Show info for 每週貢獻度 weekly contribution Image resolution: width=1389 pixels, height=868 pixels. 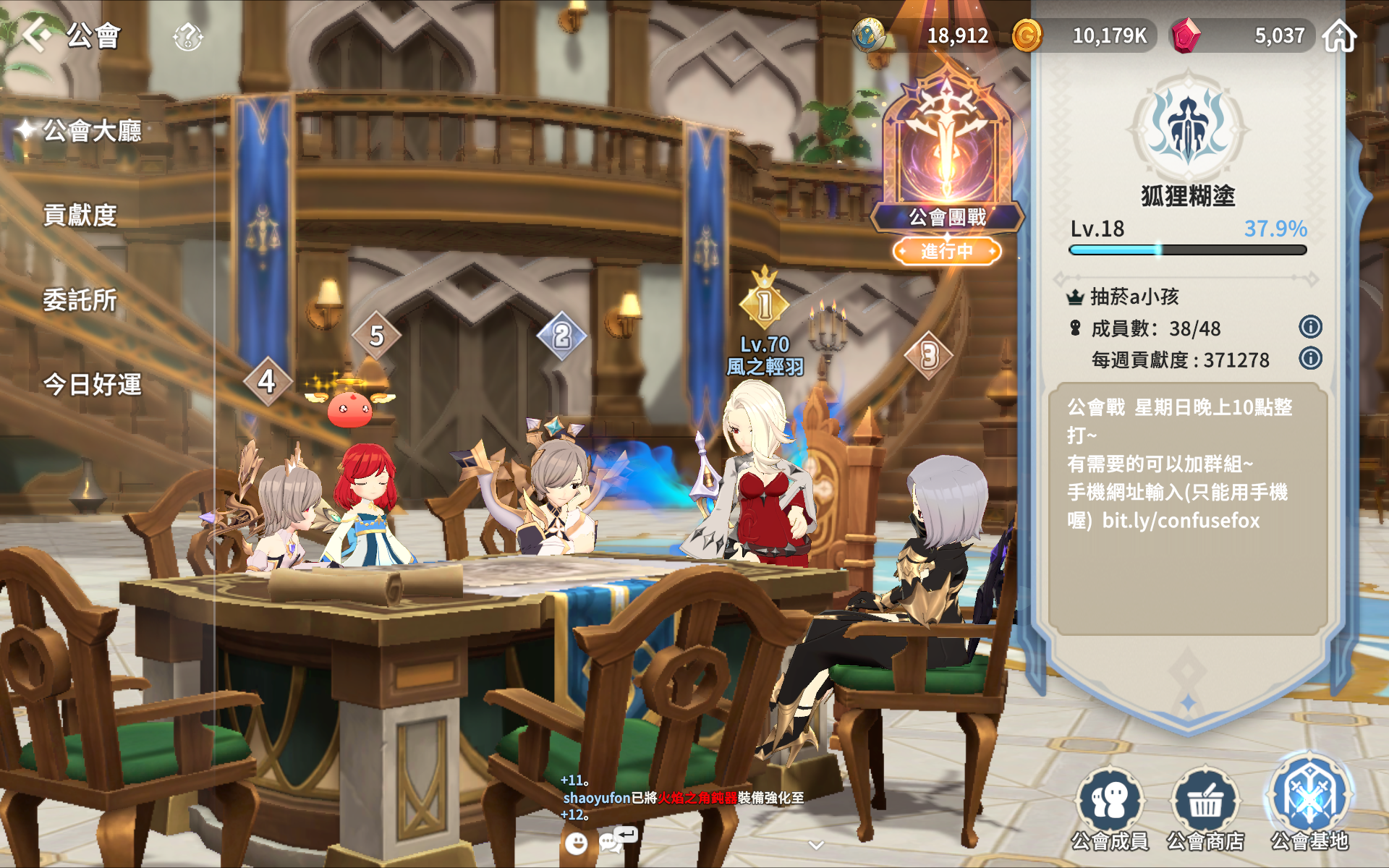click(1310, 358)
